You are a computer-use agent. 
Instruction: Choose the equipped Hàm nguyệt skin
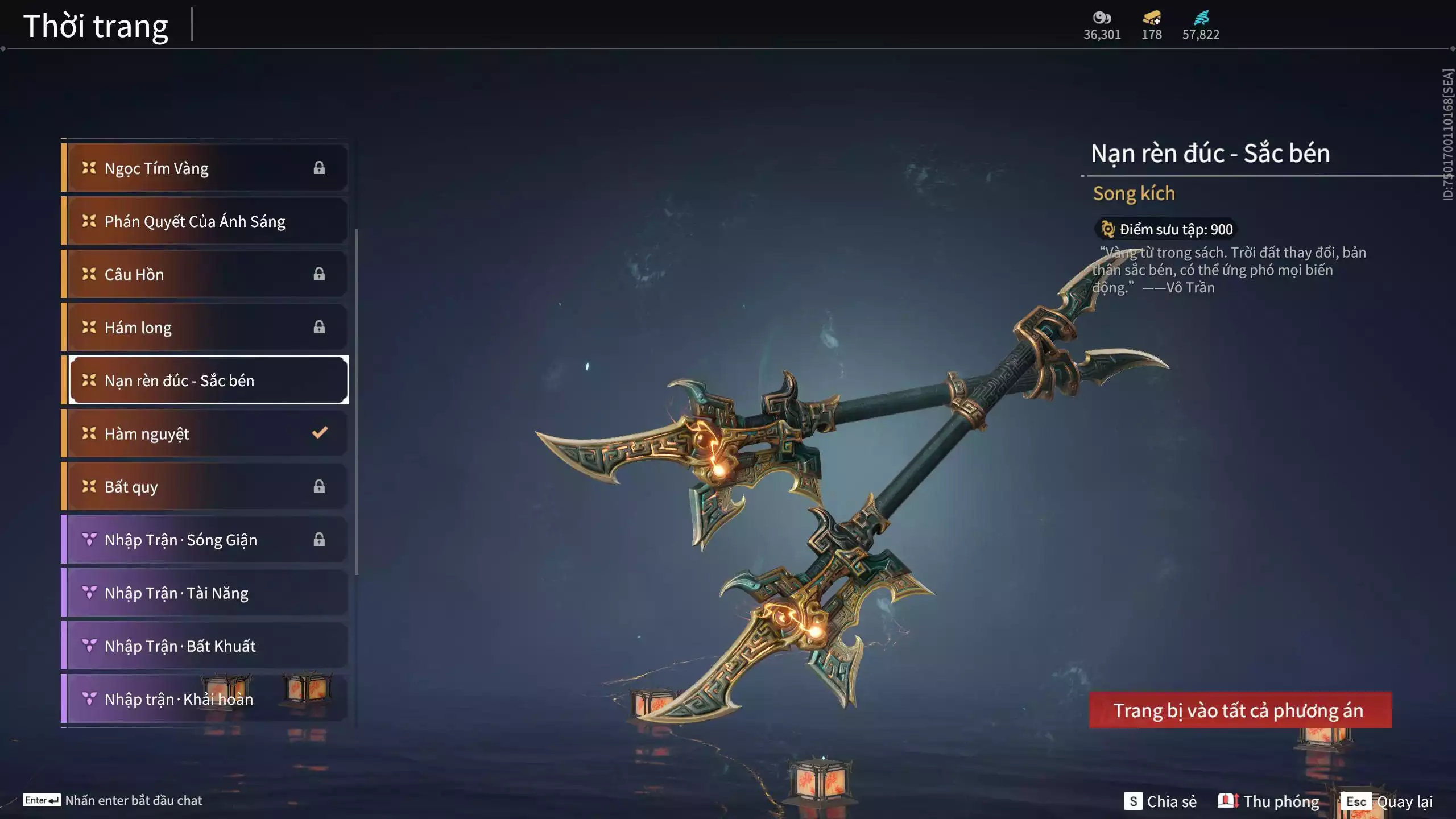click(205, 433)
